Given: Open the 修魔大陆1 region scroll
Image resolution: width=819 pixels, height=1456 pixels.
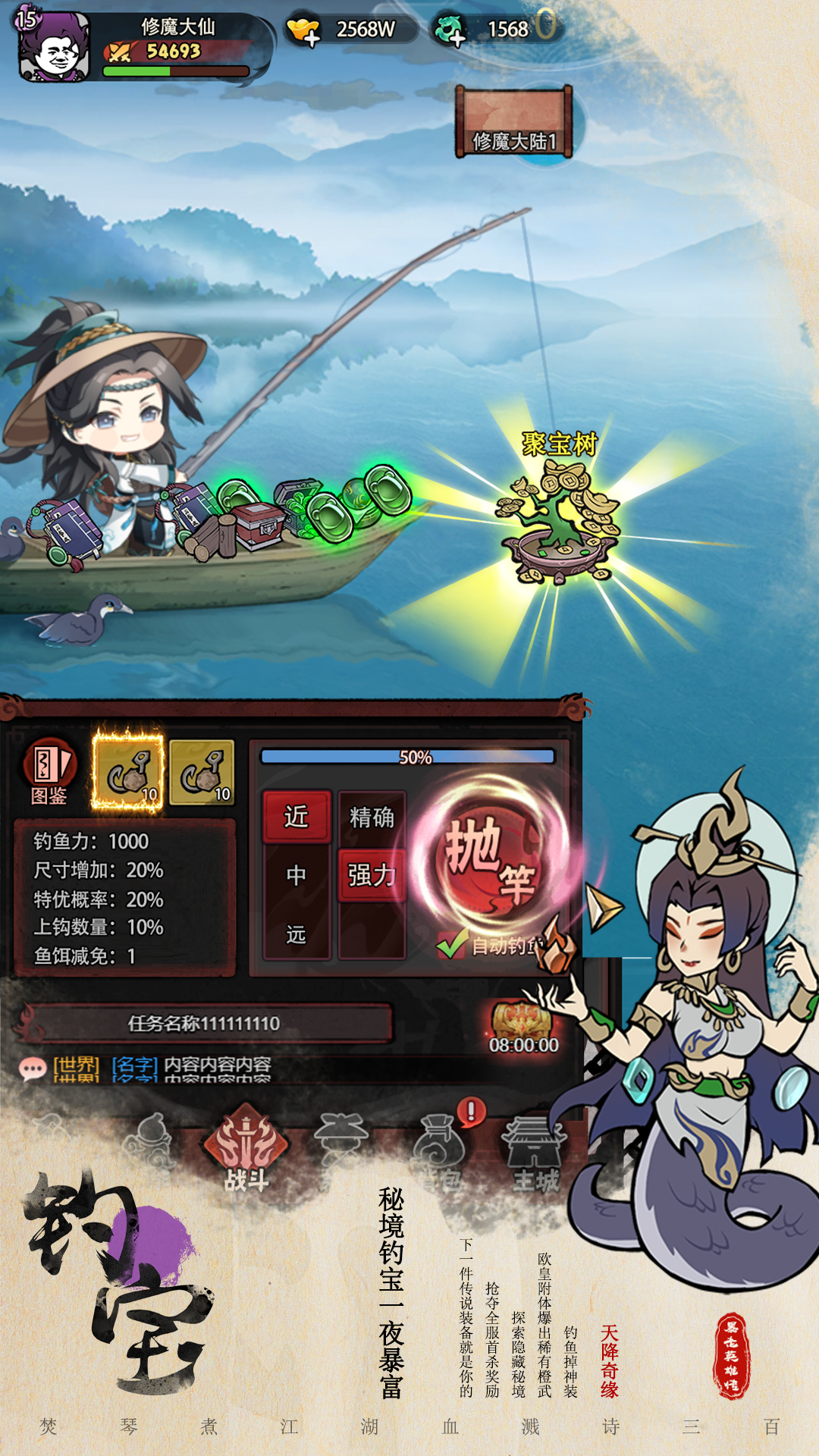Looking at the screenshot, I should tap(513, 123).
